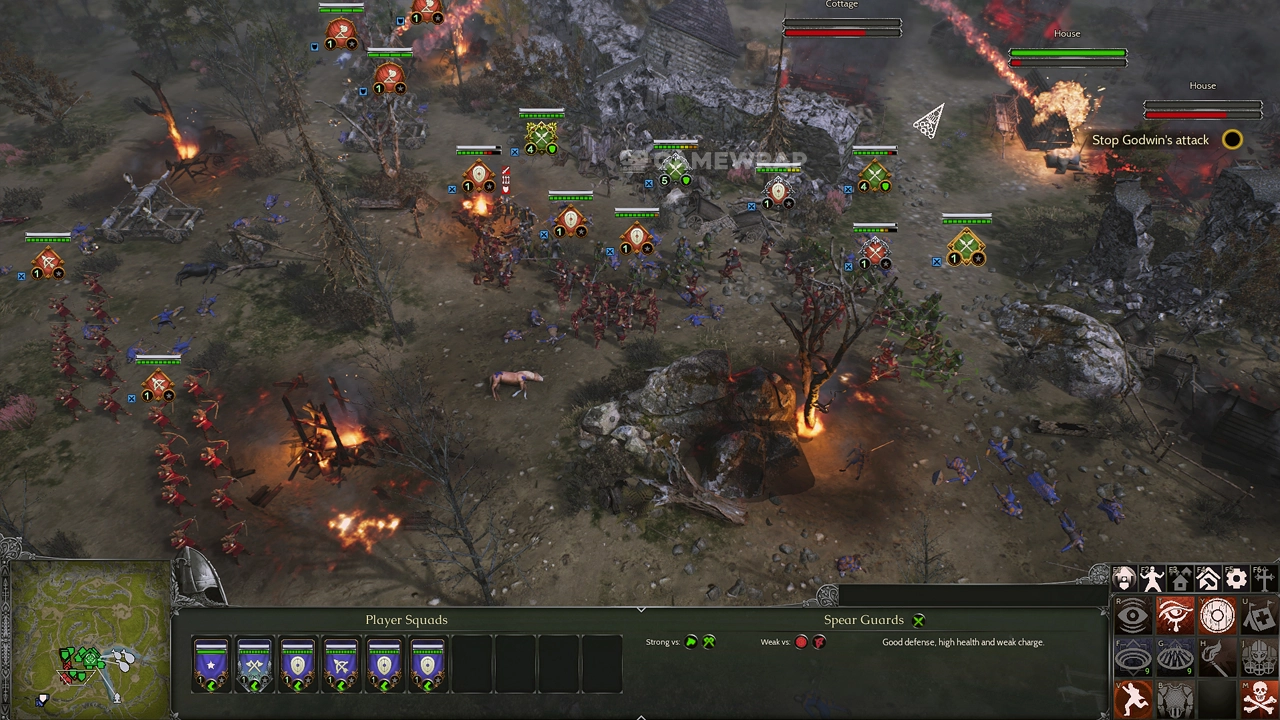This screenshot has width=1280, height=720.
Task: Open the gear settings tab
Action: (x=1236, y=579)
